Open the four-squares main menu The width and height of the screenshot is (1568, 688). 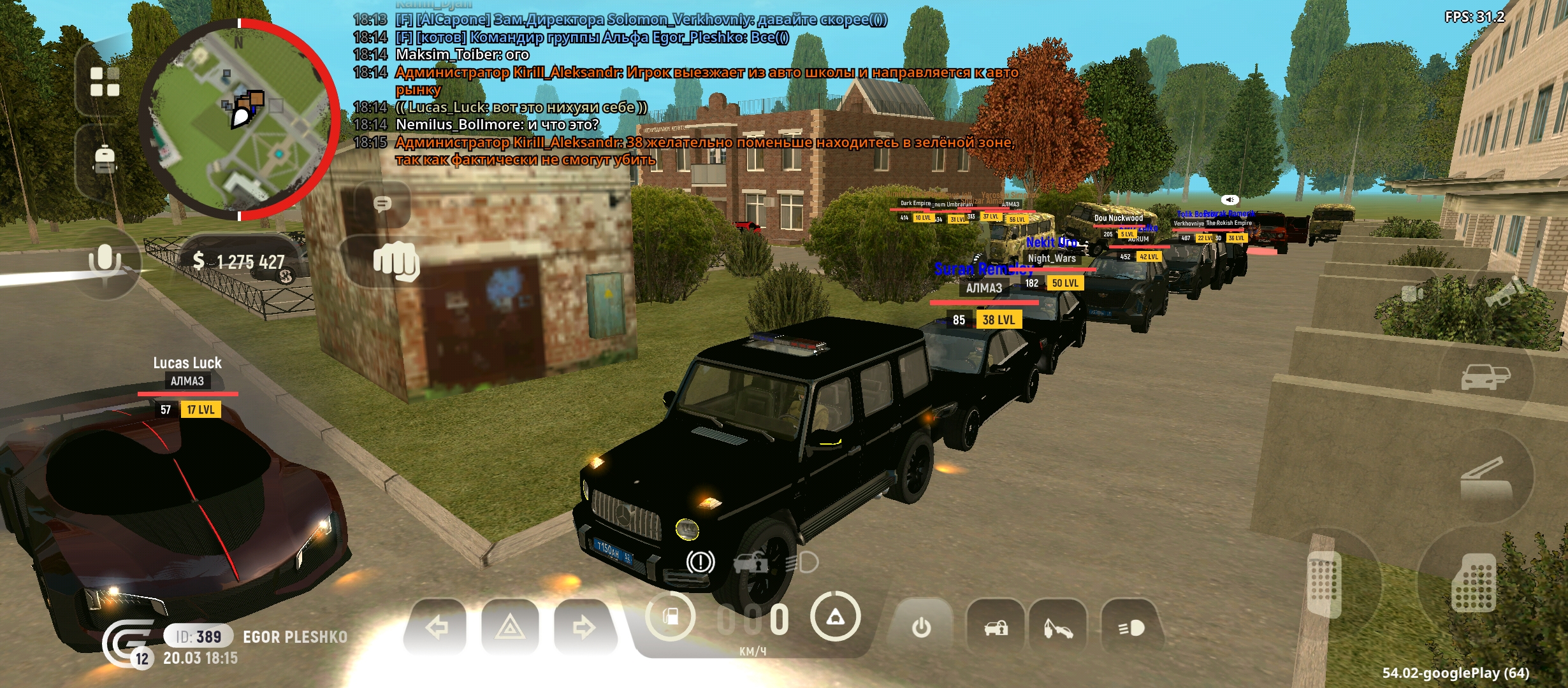(x=105, y=82)
